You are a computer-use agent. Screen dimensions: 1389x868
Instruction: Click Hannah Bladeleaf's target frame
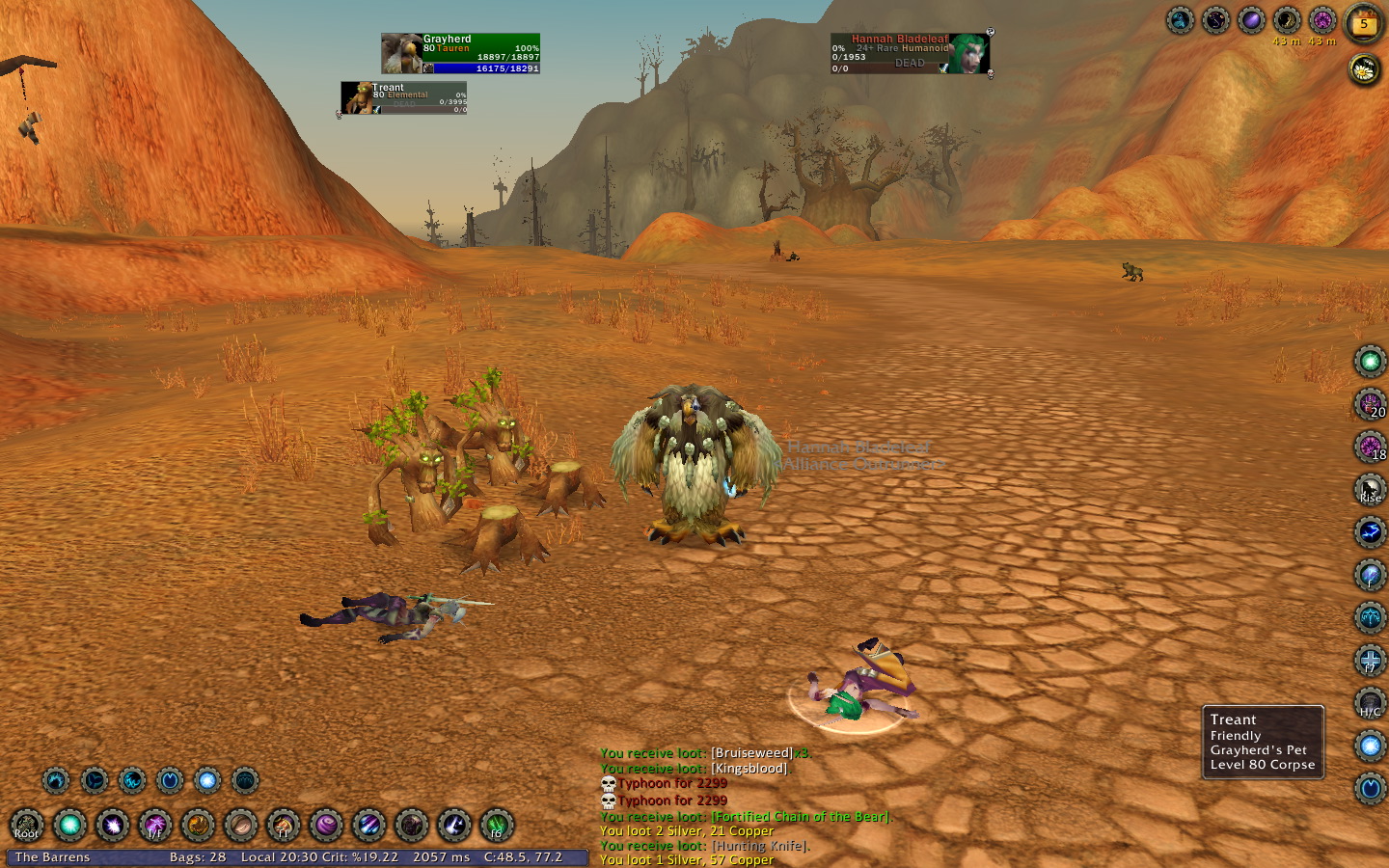point(911,54)
